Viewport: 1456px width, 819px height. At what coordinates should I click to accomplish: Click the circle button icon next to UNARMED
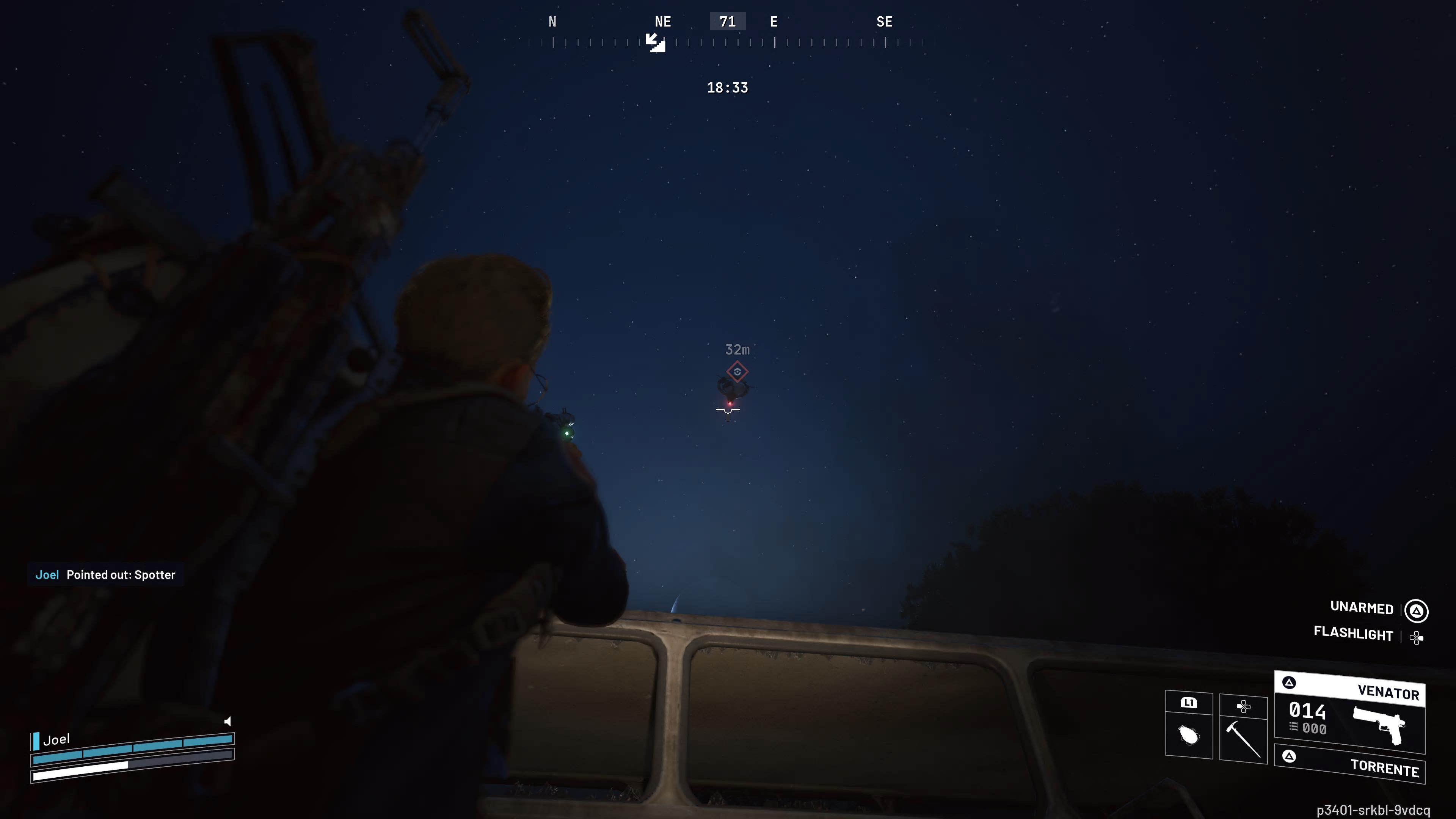coord(1417,610)
